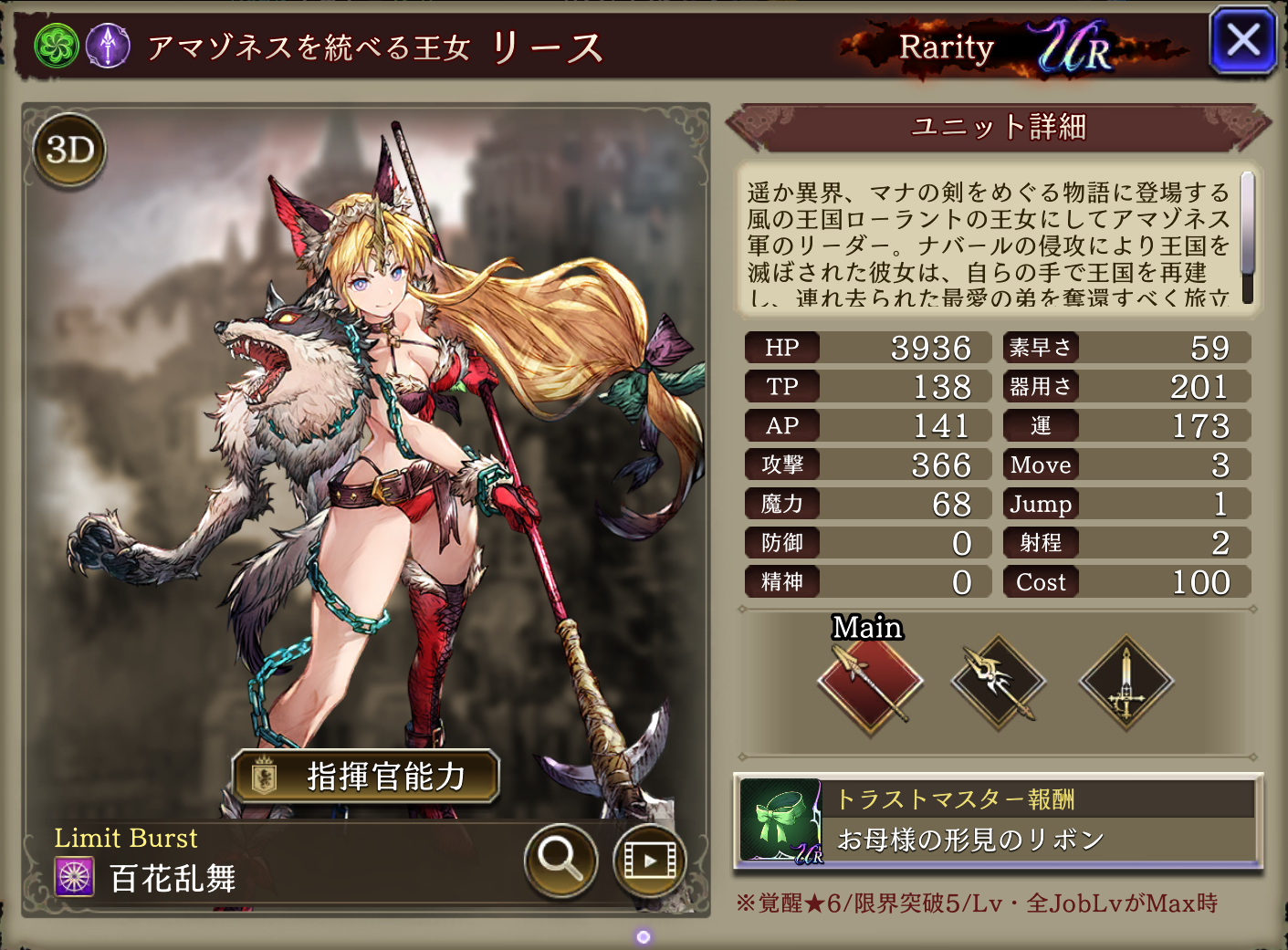Open the 指揮官能力 commander ability panel

tap(366, 777)
